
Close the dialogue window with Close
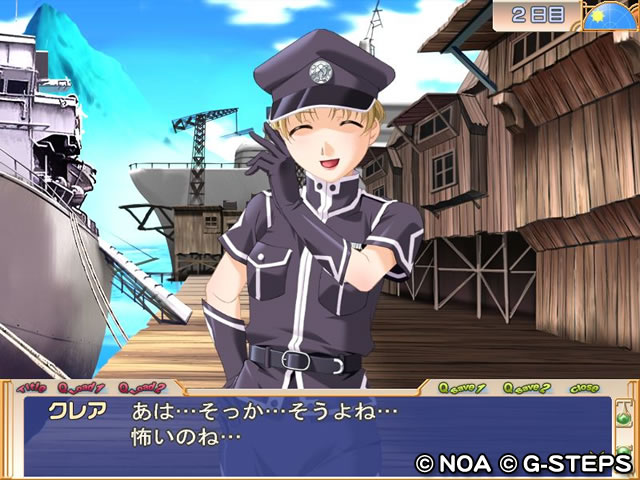point(585,387)
